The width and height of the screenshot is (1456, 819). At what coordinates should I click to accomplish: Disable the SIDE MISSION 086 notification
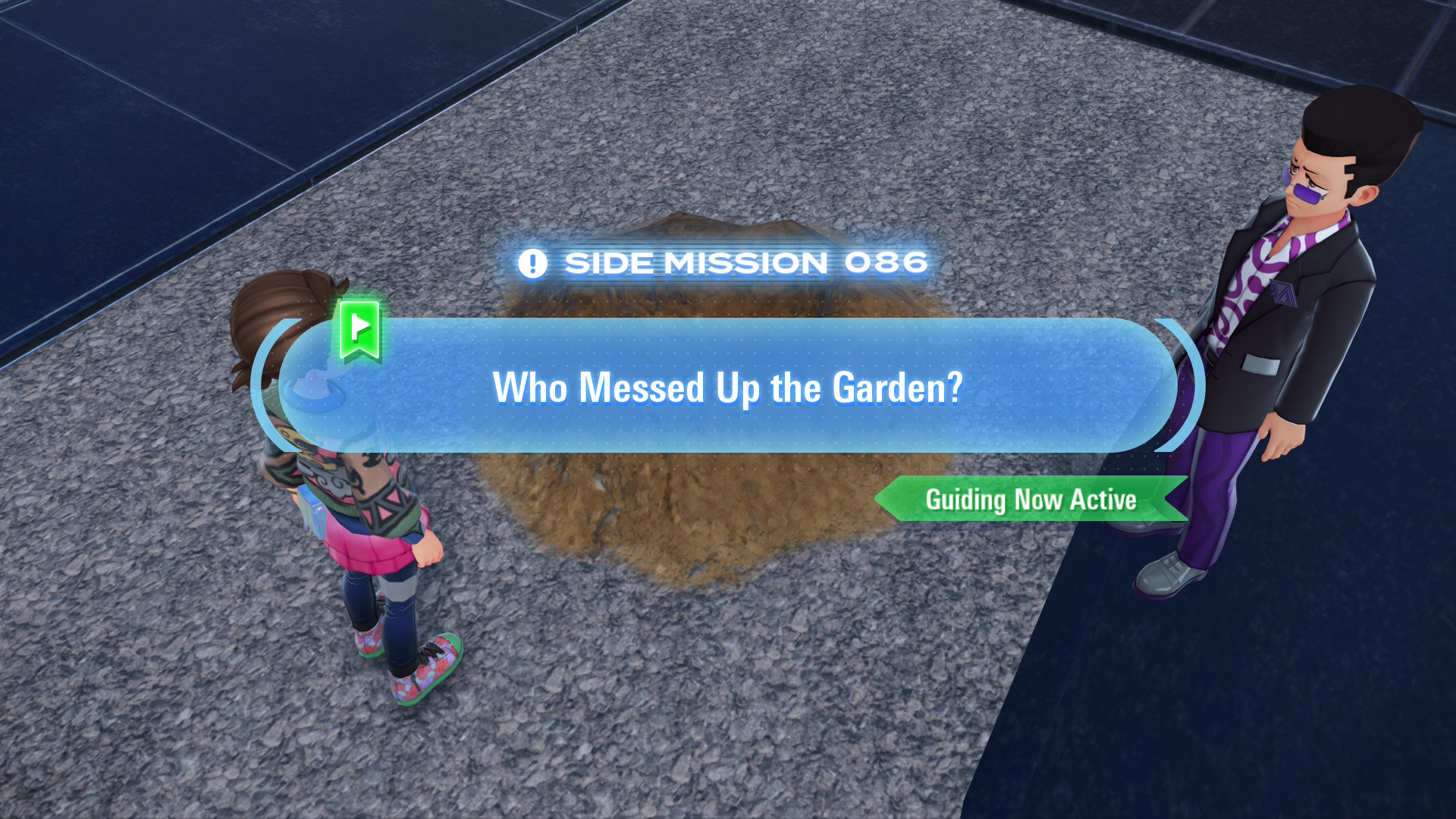(x=724, y=262)
